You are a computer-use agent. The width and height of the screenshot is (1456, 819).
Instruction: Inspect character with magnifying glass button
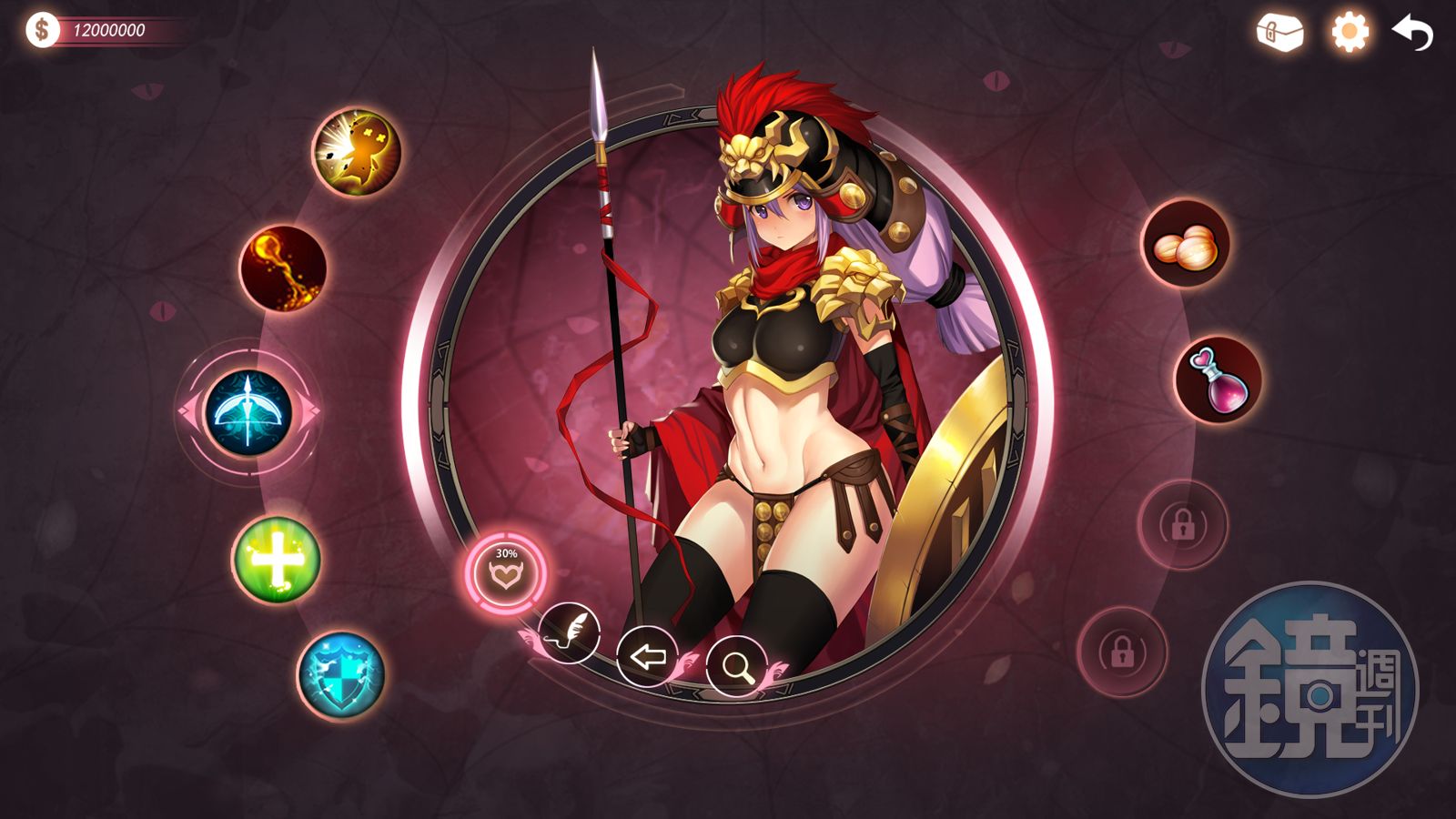click(x=736, y=667)
